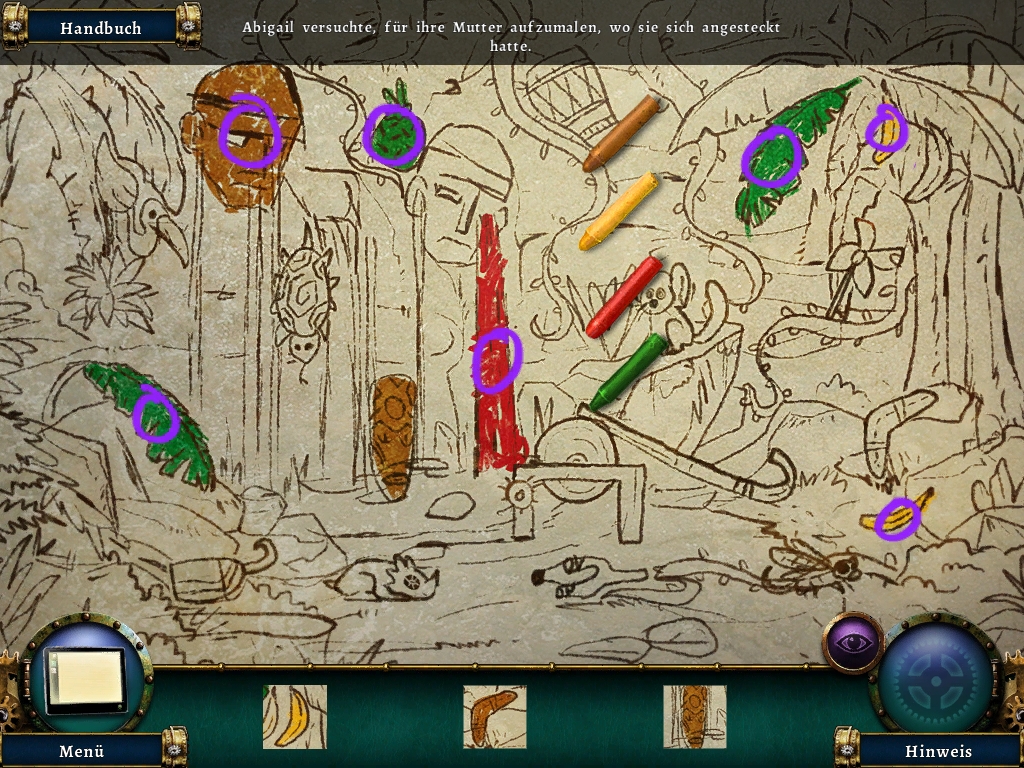
Task: Click the Hinweis hint button
Action: pyautogui.click(x=938, y=750)
